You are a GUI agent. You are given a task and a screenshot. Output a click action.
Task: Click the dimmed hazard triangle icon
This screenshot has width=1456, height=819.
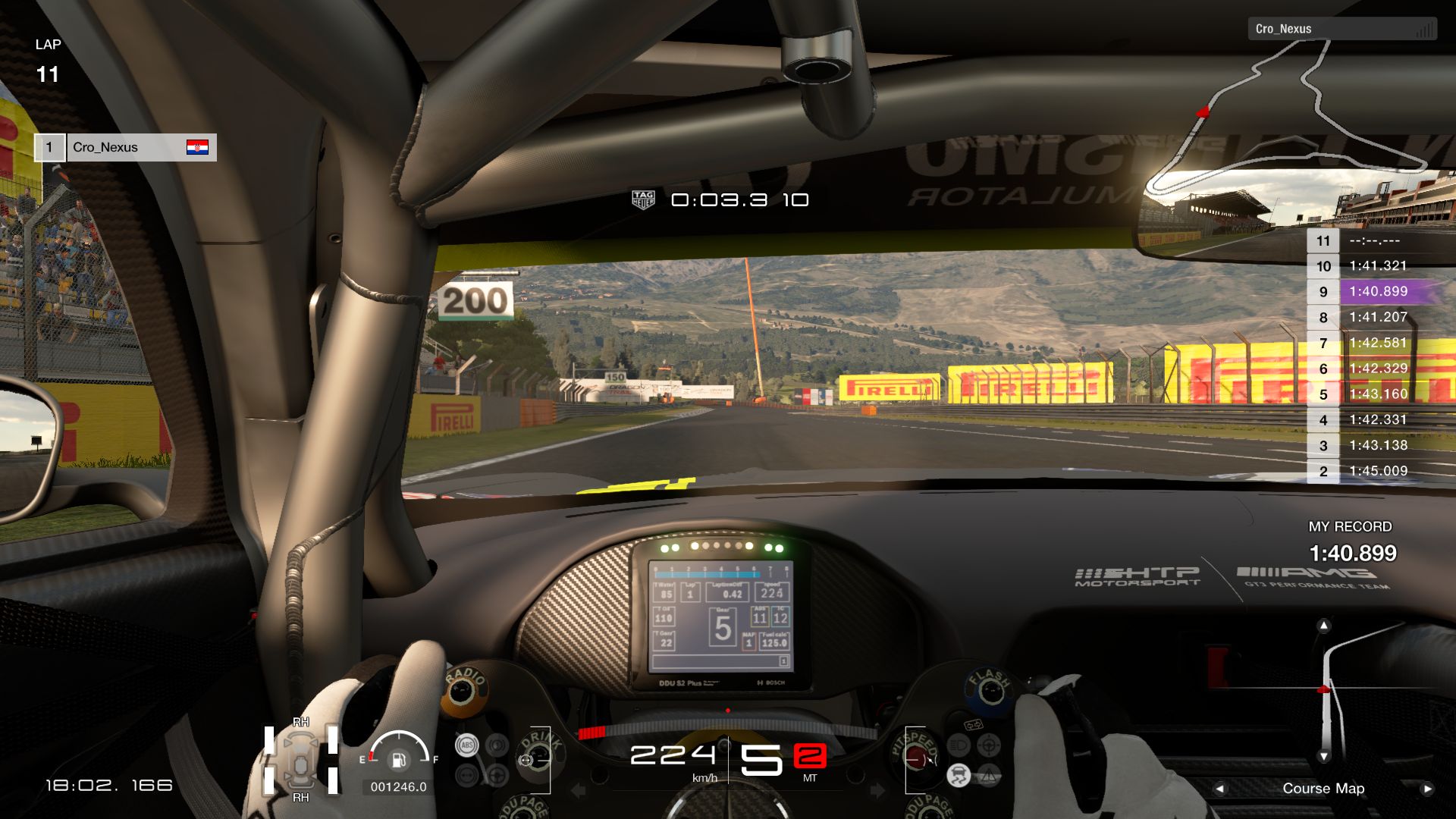pos(989,775)
